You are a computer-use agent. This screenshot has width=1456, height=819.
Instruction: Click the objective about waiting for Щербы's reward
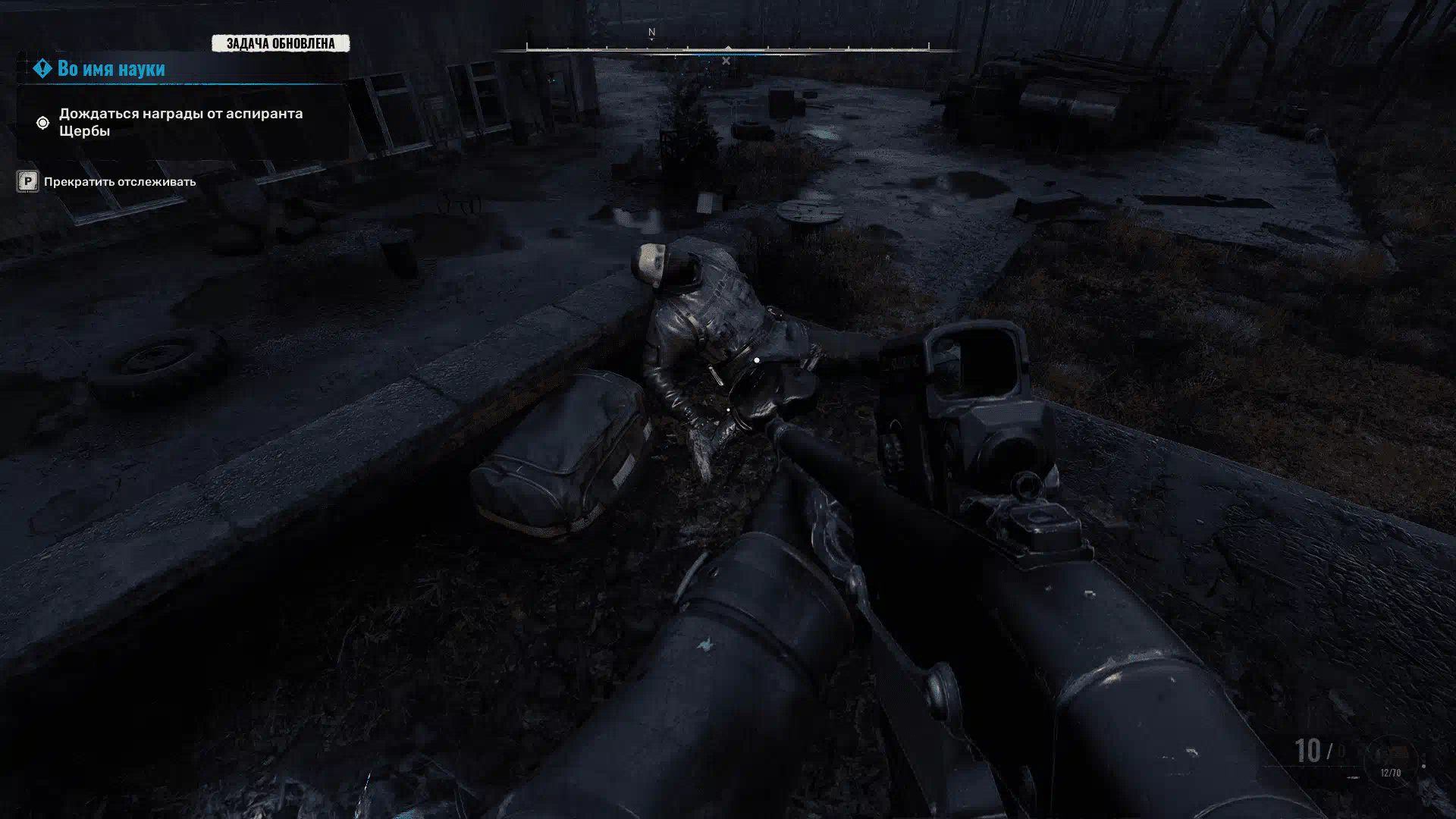click(x=180, y=122)
